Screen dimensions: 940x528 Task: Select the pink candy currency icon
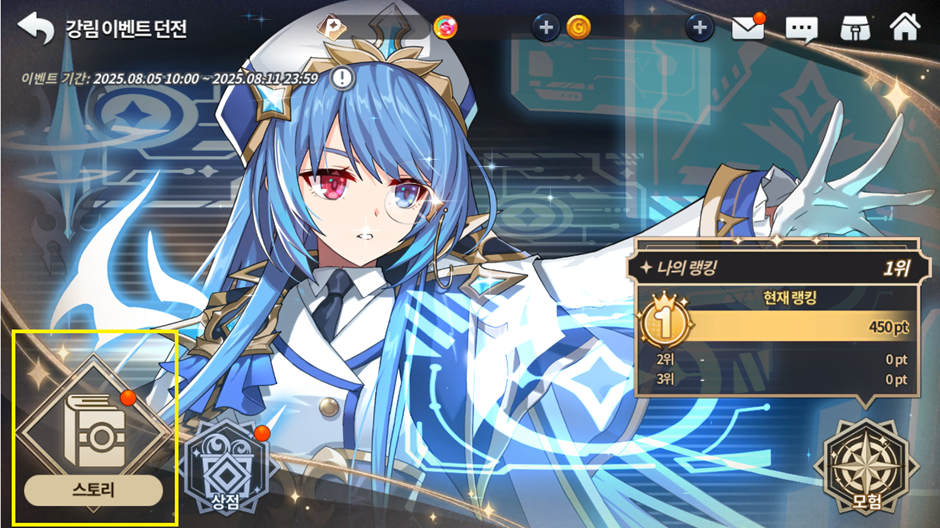coord(446,28)
